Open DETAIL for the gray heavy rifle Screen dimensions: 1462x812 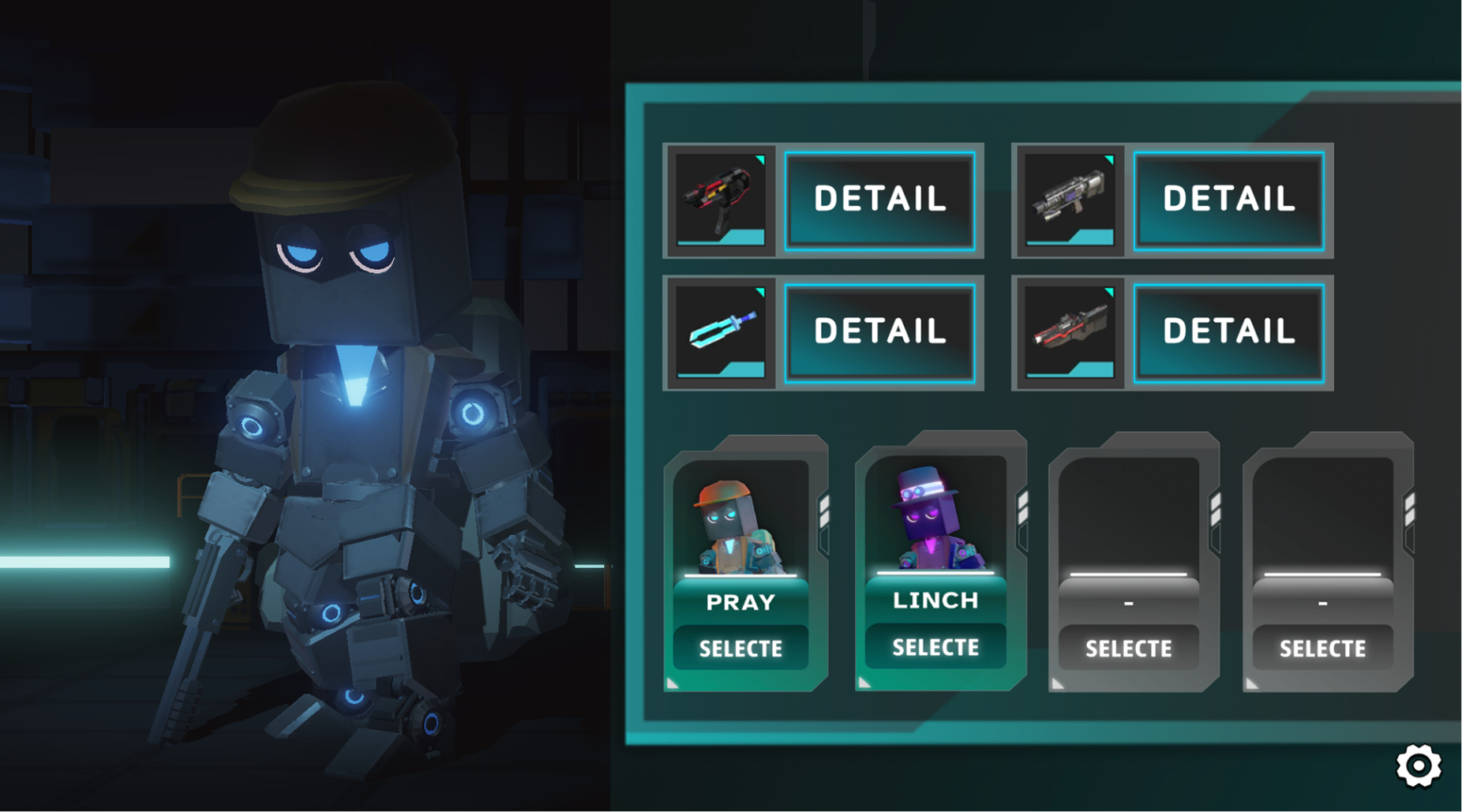[x=1228, y=200]
